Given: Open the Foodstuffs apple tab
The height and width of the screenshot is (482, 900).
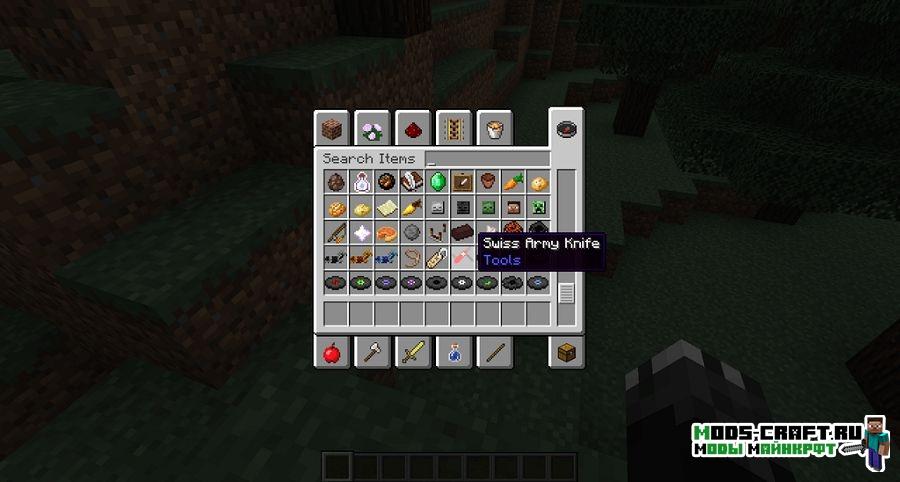Looking at the screenshot, I should point(332,351).
